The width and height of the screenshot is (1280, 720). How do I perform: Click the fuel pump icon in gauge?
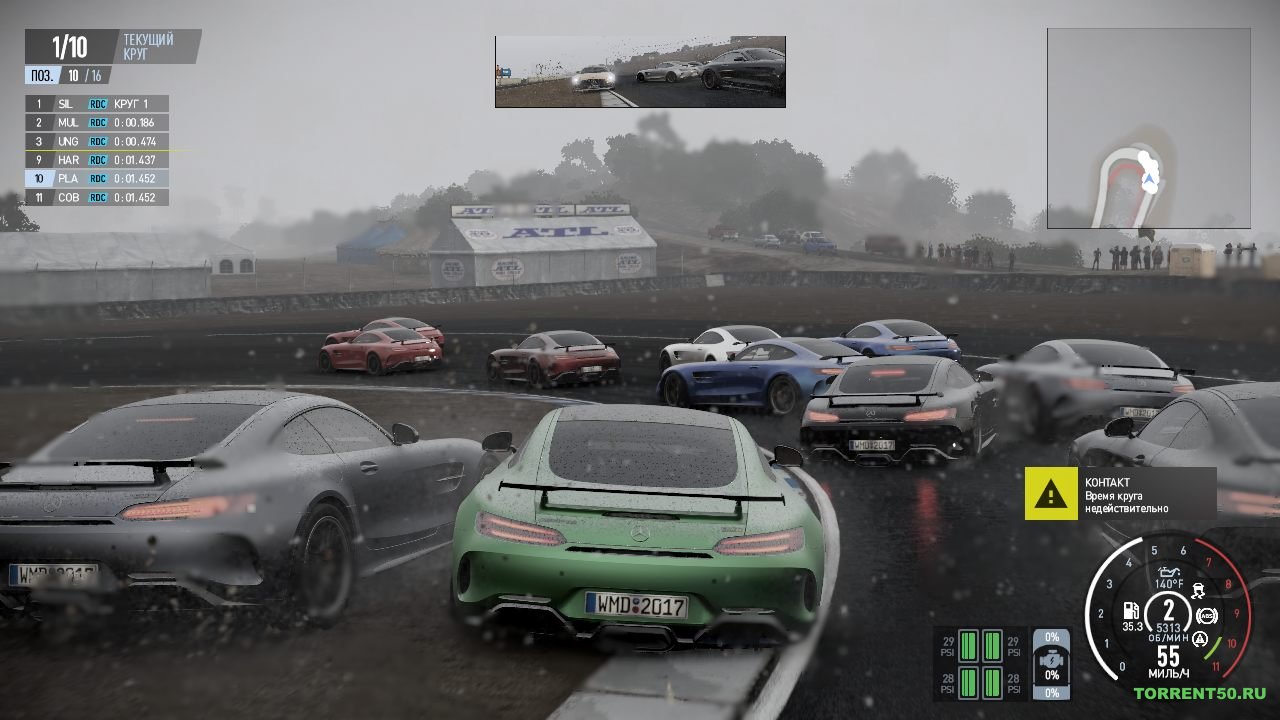pos(1131,611)
